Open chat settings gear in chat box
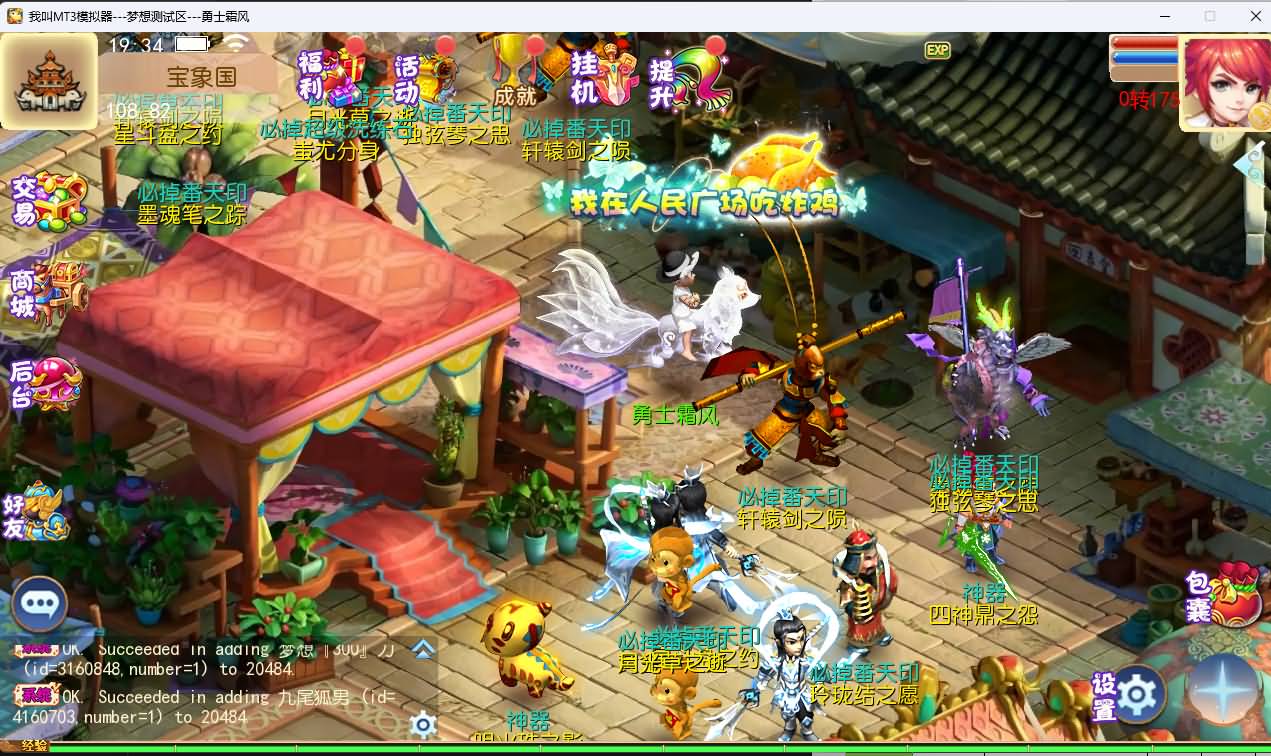1271x756 pixels. (x=423, y=724)
